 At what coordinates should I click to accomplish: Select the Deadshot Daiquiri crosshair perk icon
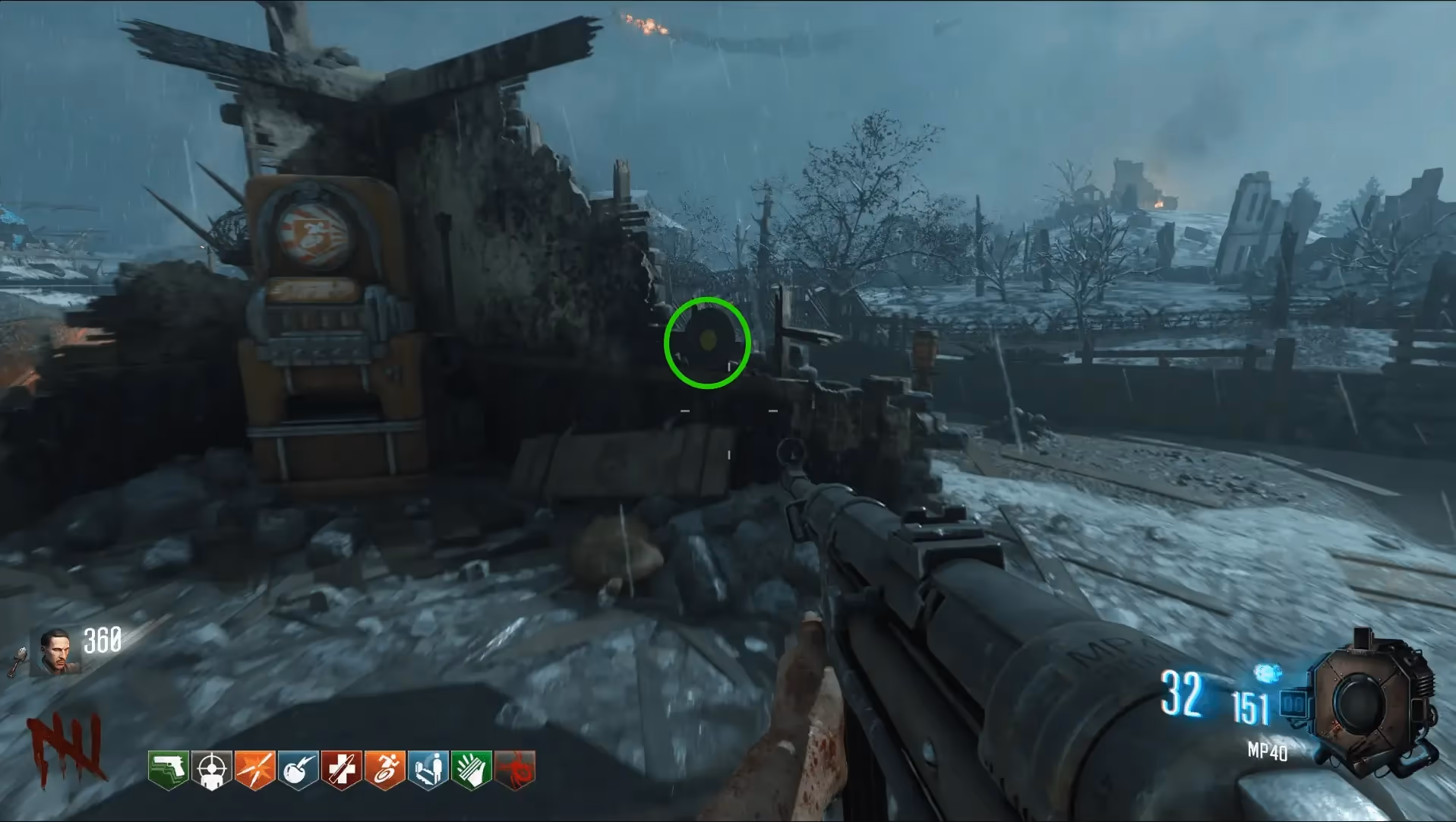point(211,770)
